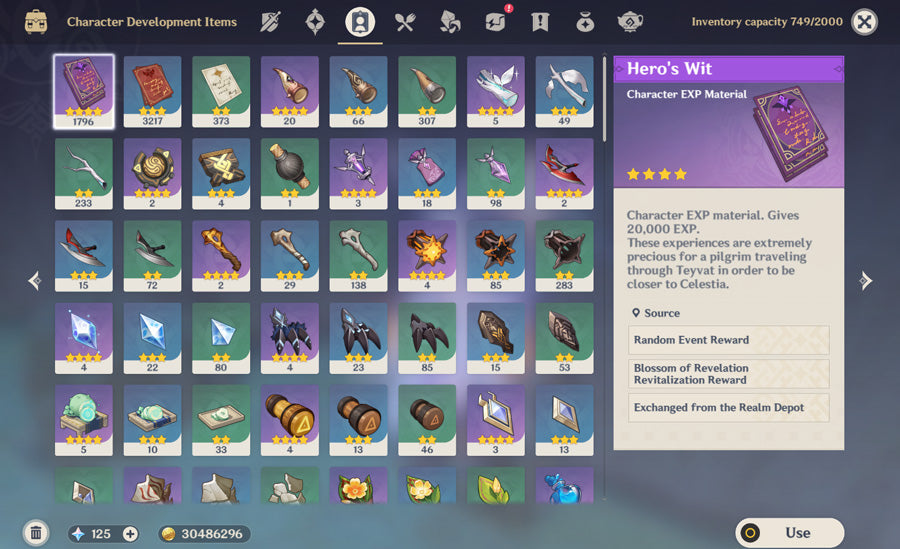Close the inventory screen
The height and width of the screenshot is (549, 900).
coord(864,21)
